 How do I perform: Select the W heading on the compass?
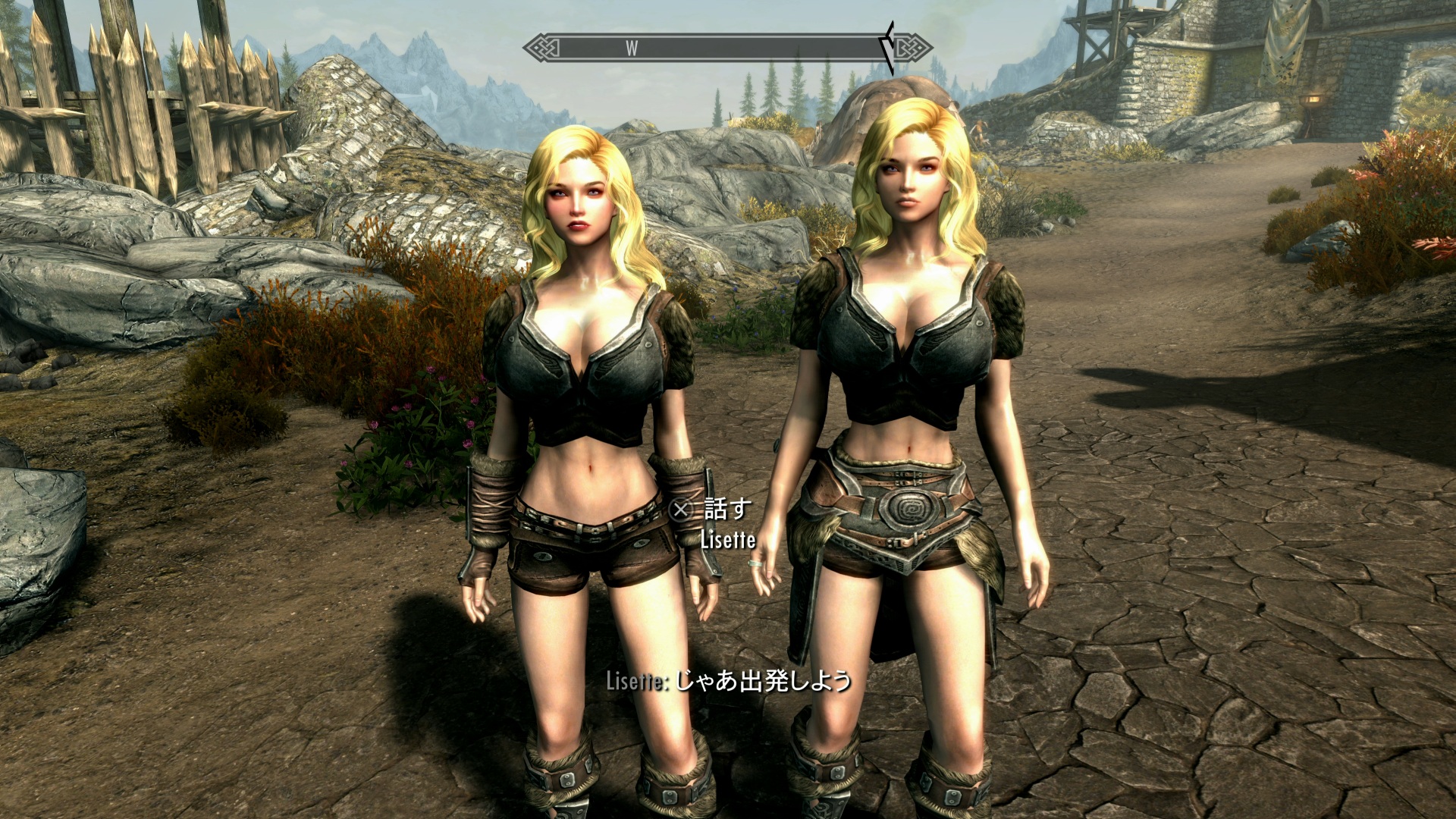(x=632, y=49)
